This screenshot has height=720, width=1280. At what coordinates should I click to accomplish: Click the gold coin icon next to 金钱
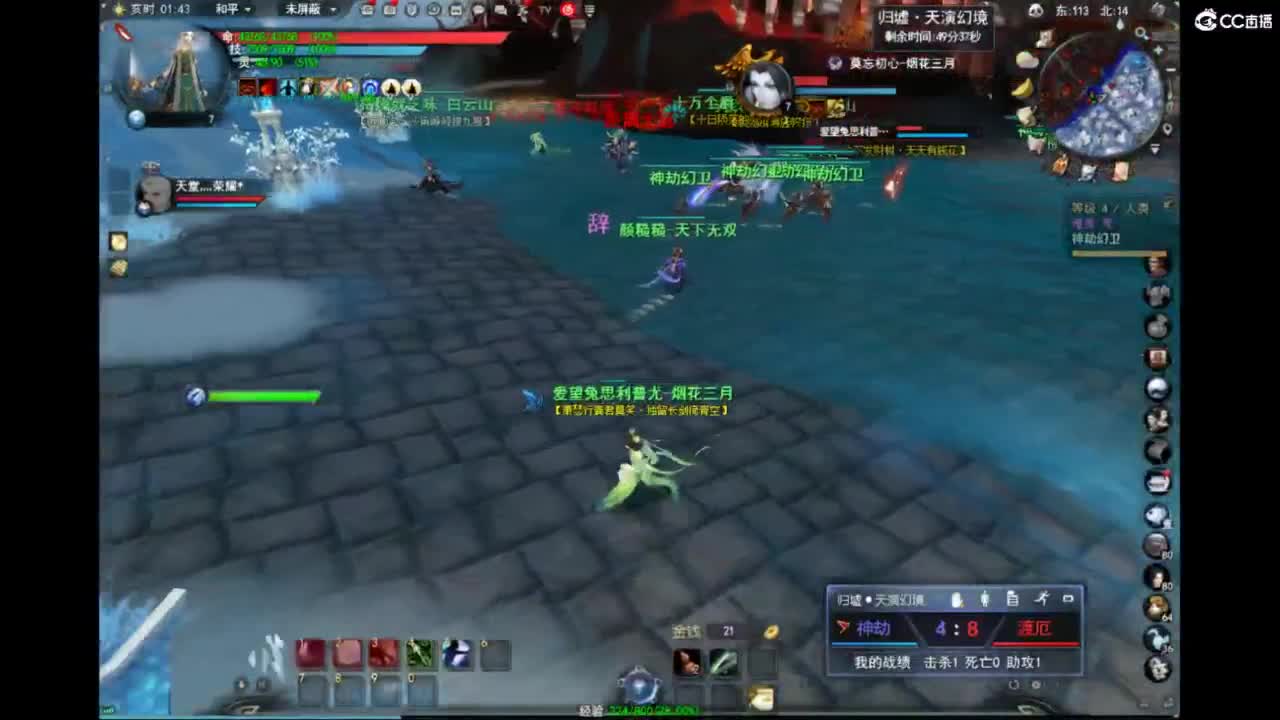(769, 632)
